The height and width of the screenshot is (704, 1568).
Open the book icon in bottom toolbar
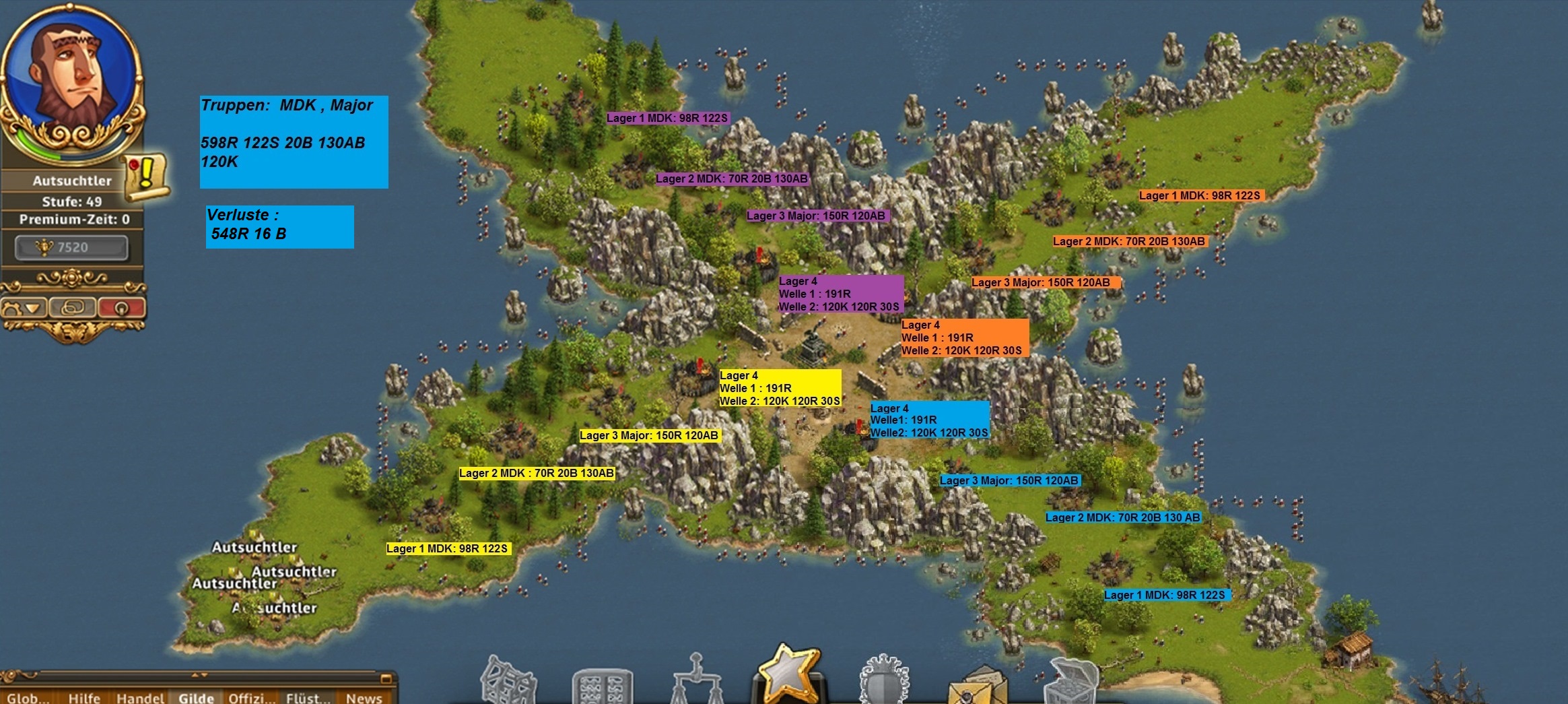click(601, 687)
